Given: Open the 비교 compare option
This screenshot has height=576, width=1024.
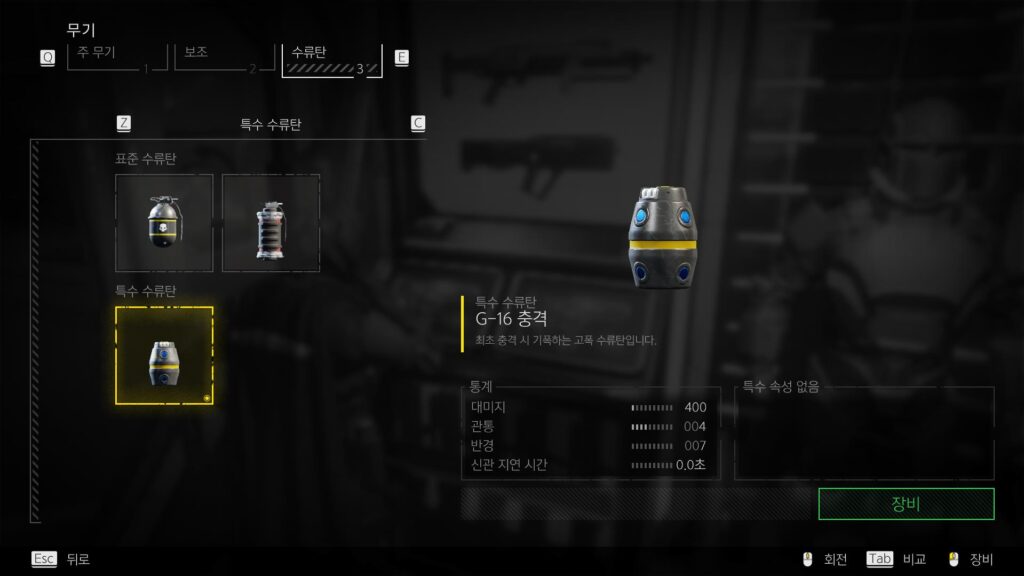Looking at the screenshot, I should (x=895, y=559).
